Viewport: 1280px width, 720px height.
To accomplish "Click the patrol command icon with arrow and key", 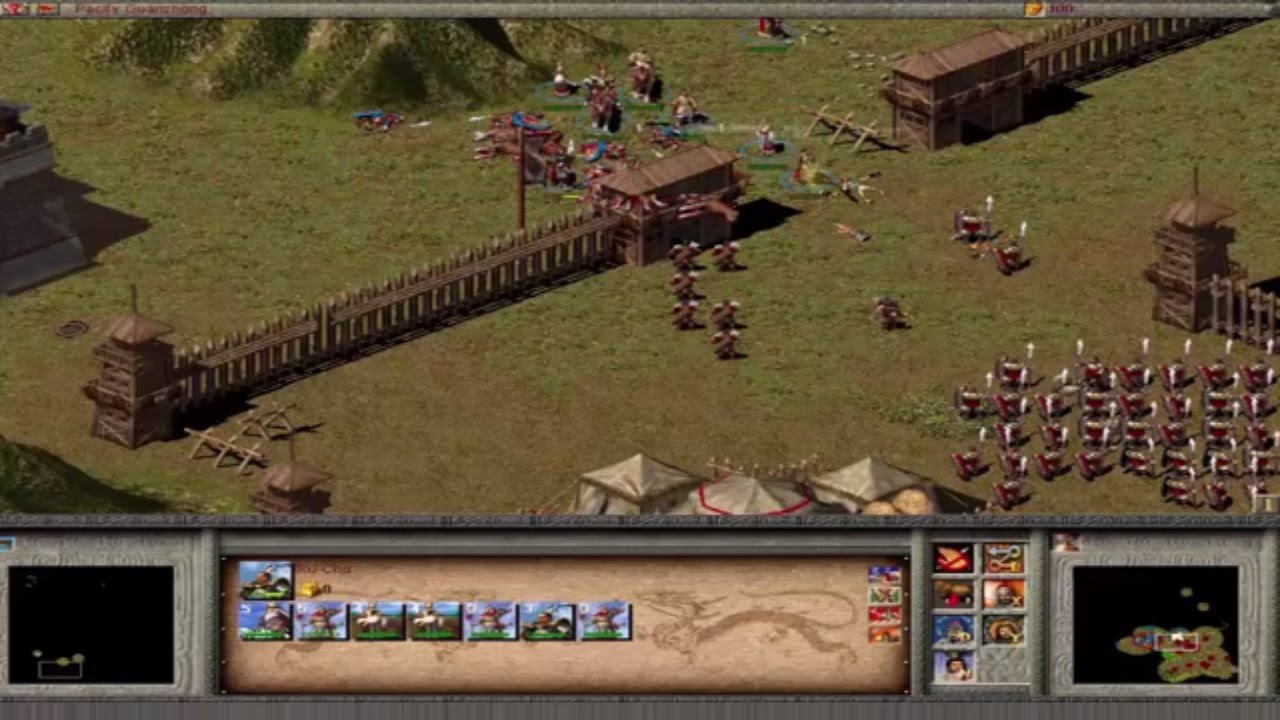I will tap(1003, 558).
